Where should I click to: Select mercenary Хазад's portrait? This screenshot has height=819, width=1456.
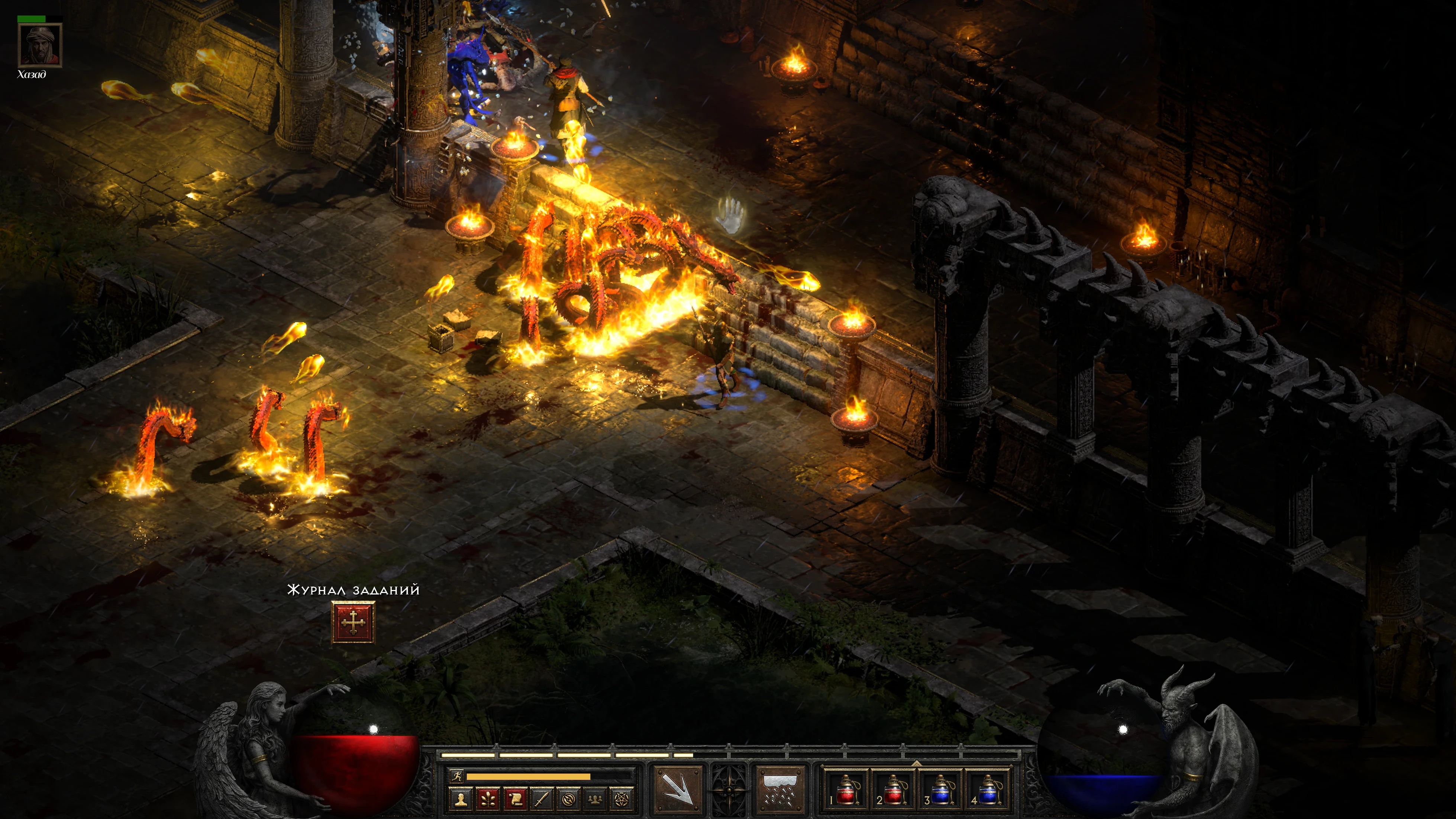[x=39, y=45]
